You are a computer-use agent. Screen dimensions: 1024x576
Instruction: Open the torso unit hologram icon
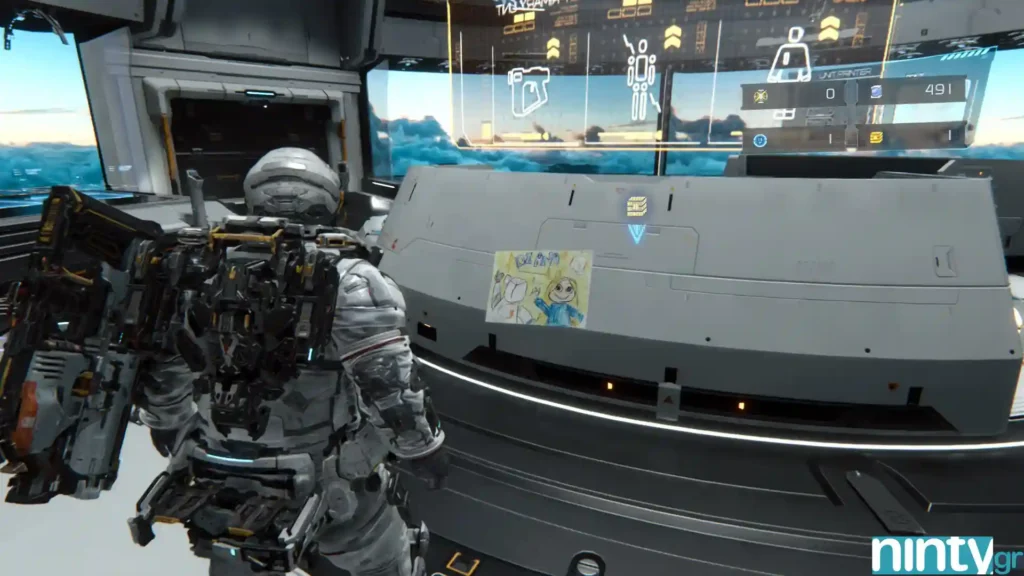[x=789, y=55]
